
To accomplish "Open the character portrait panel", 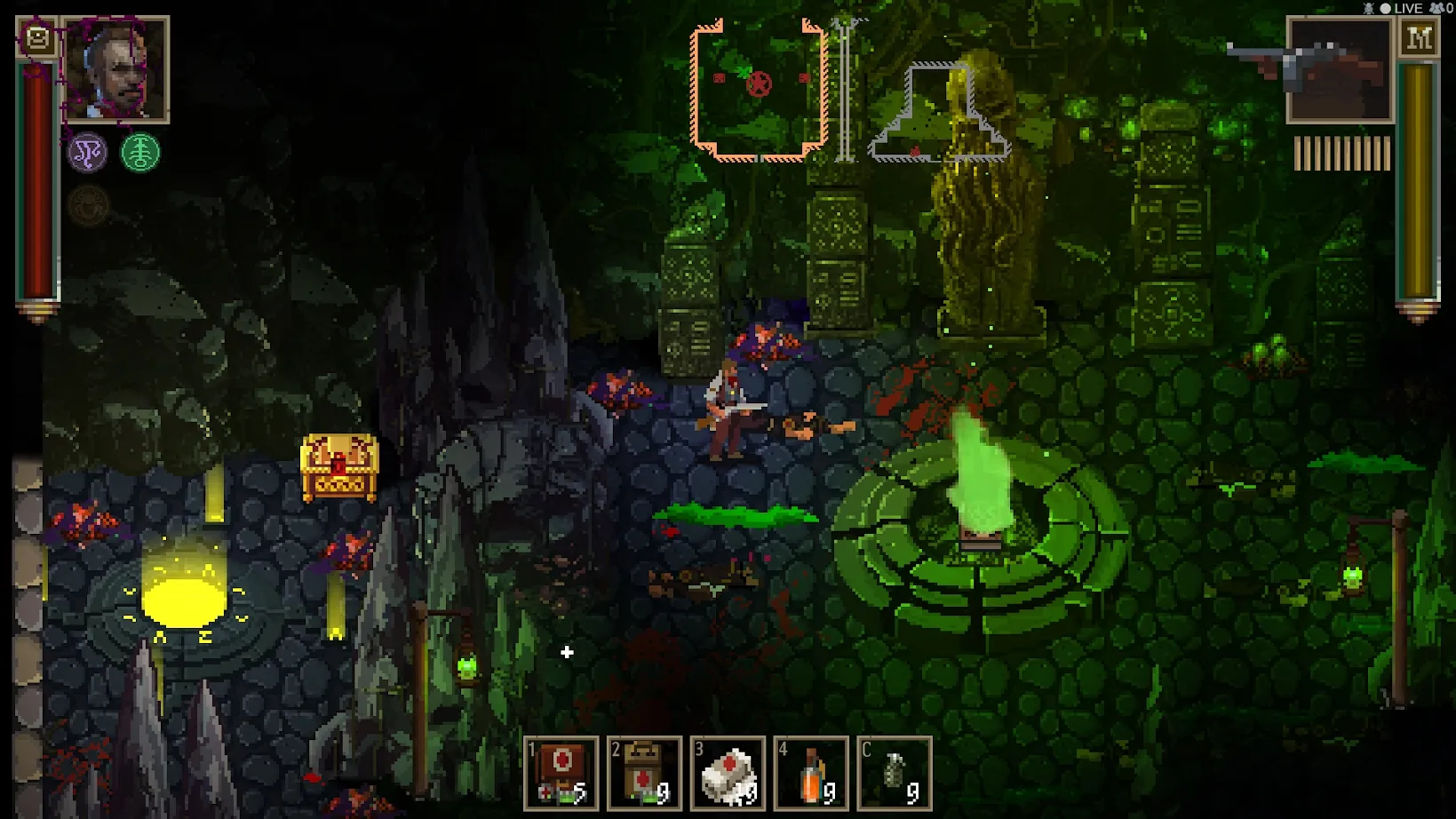I will pyautogui.click(x=115, y=69).
